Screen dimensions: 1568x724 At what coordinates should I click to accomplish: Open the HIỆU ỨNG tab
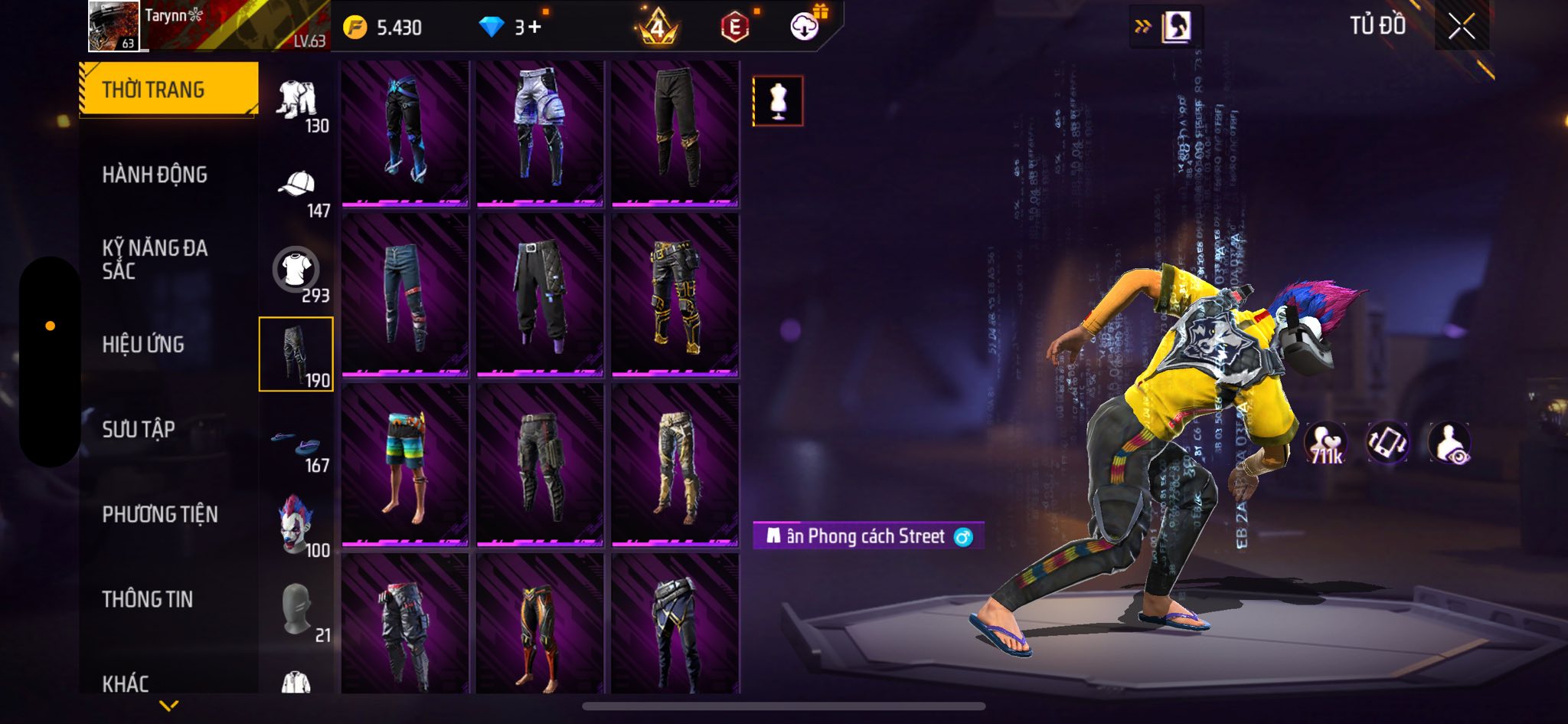pos(143,345)
